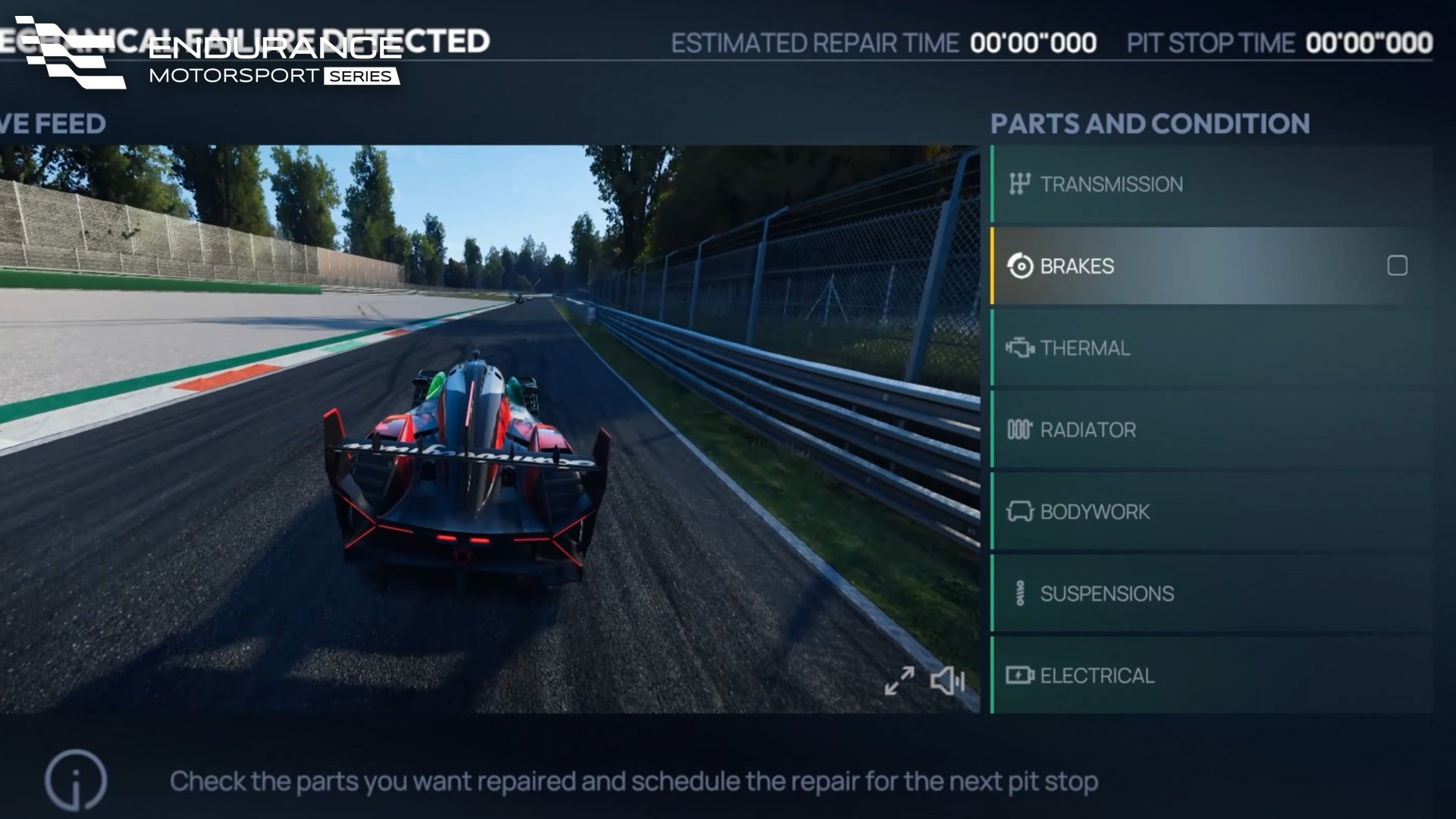Click the Brakes row highlight bar

pyautogui.click(x=991, y=266)
